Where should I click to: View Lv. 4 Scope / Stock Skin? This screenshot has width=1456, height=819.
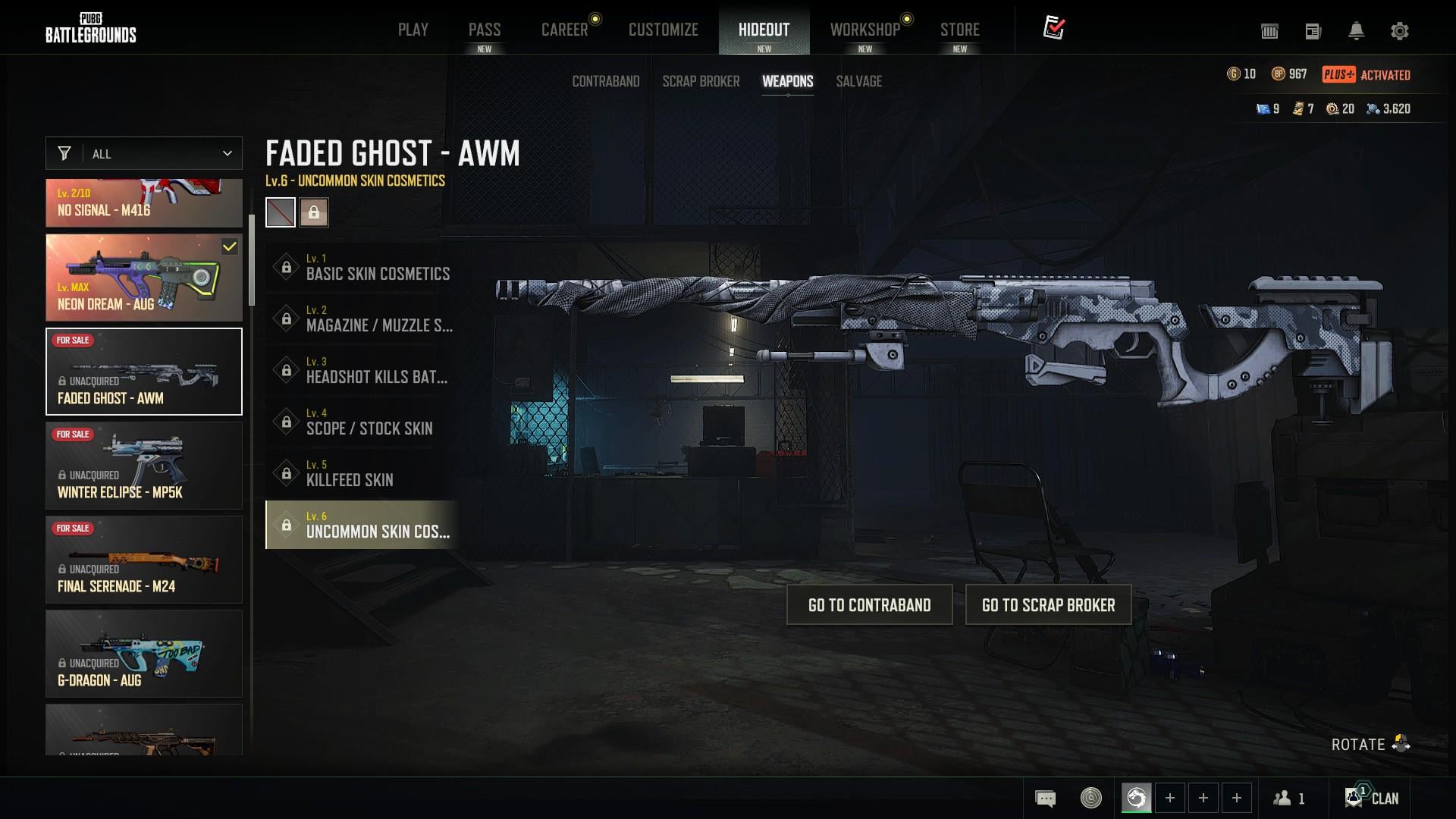point(362,422)
